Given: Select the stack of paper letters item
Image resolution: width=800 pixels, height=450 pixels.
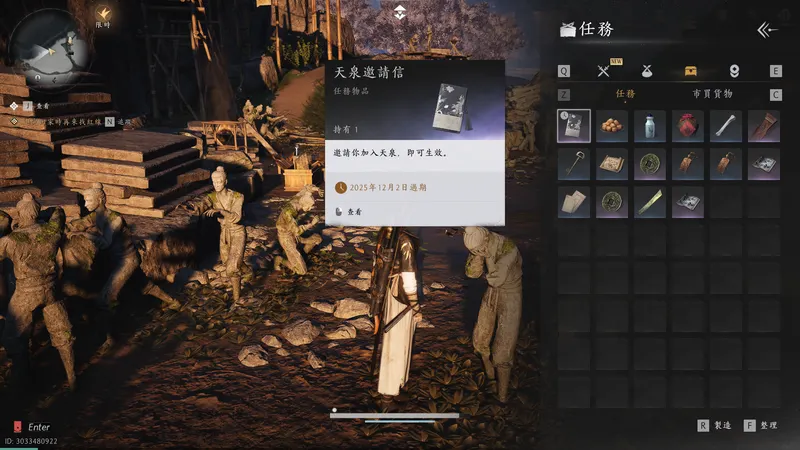Looking at the screenshot, I should [x=573, y=202].
